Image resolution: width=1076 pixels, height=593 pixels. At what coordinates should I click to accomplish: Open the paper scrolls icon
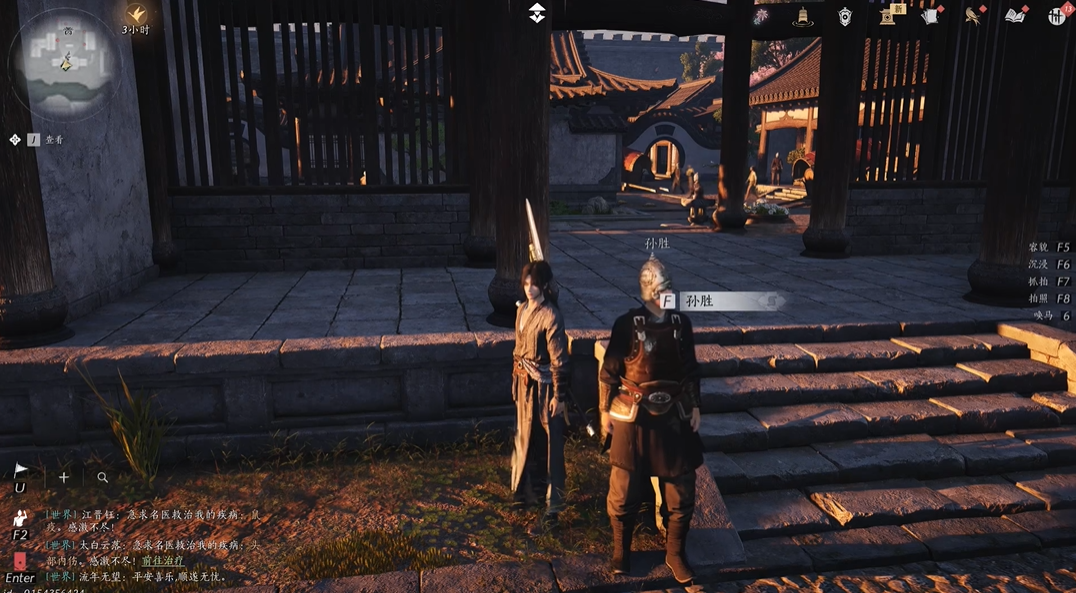click(x=930, y=16)
